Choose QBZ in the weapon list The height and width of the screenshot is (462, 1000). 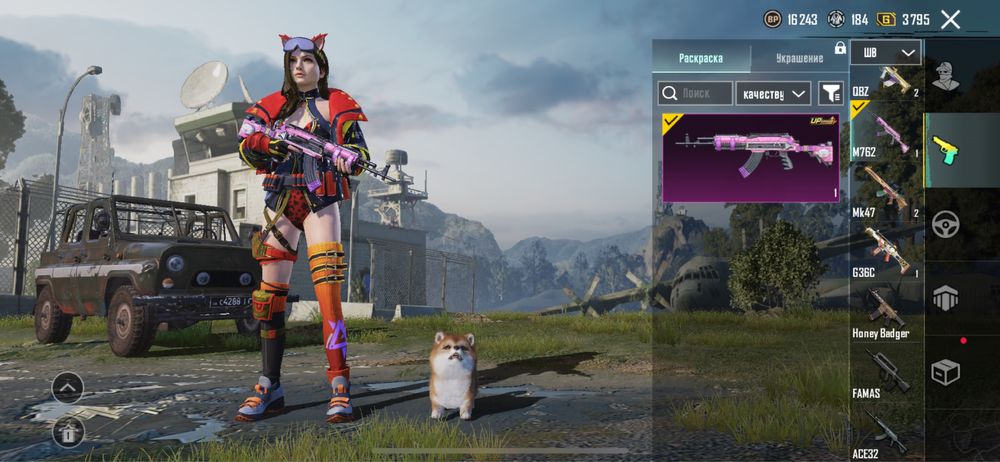(886, 82)
